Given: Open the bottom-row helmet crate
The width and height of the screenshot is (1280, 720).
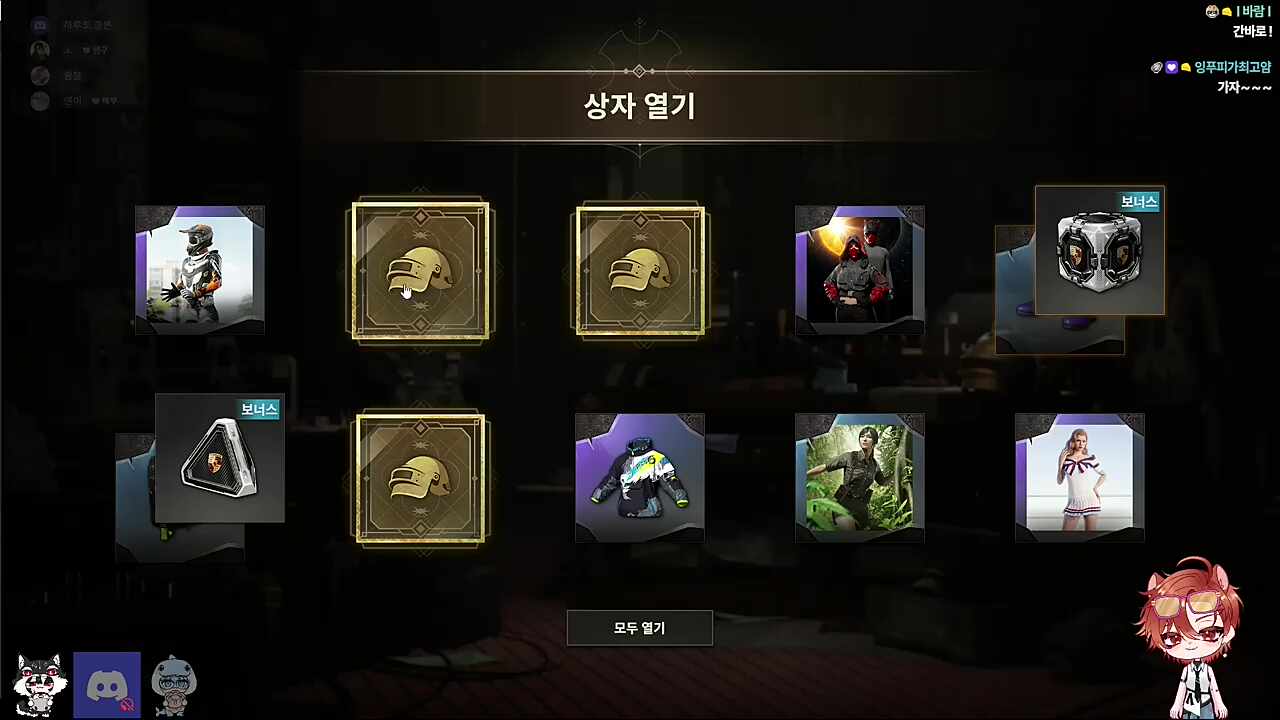Looking at the screenshot, I should pyautogui.click(x=420, y=477).
